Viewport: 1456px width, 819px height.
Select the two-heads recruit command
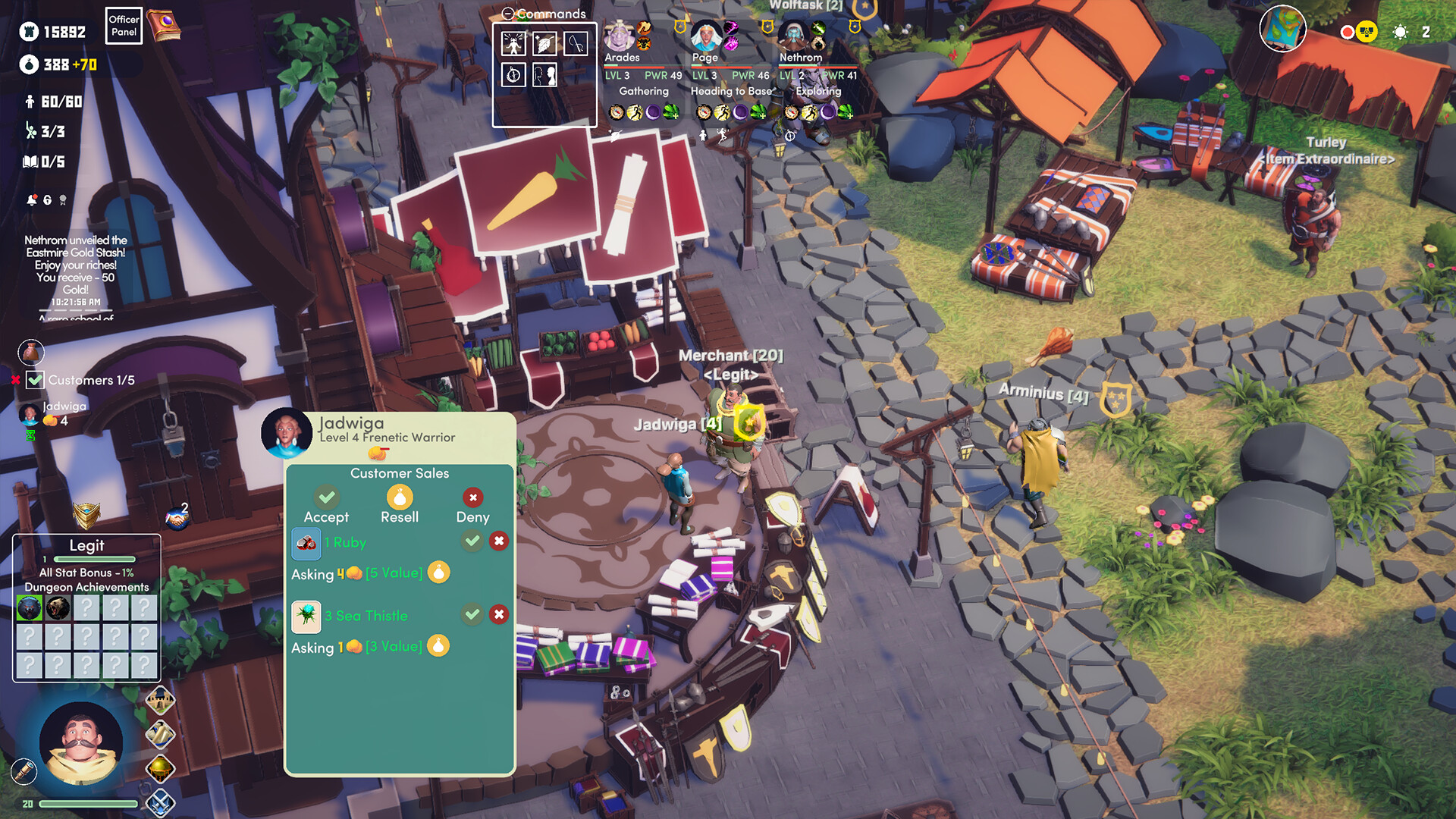click(545, 75)
